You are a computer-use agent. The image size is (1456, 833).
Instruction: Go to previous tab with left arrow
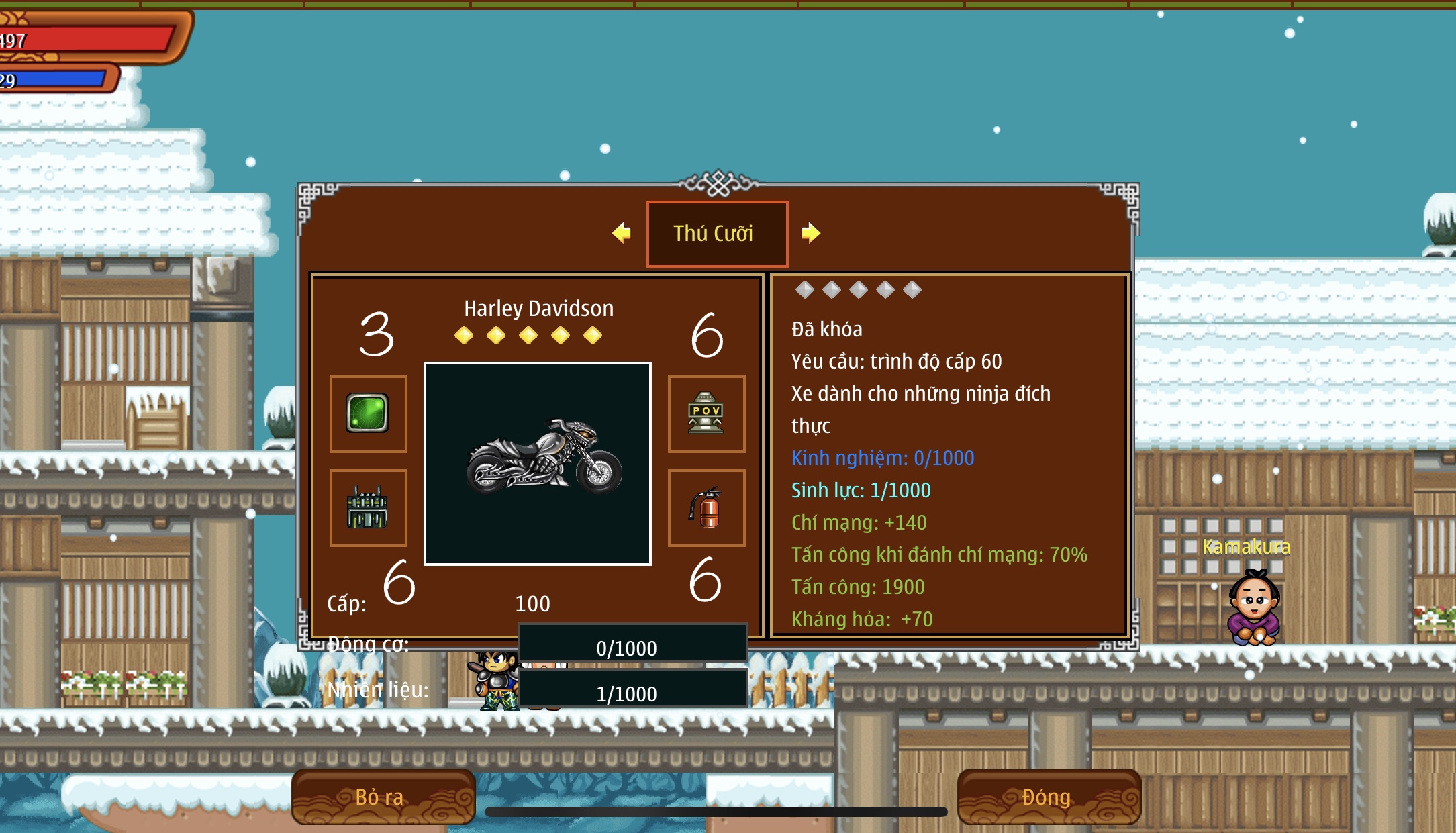tap(622, 233)
